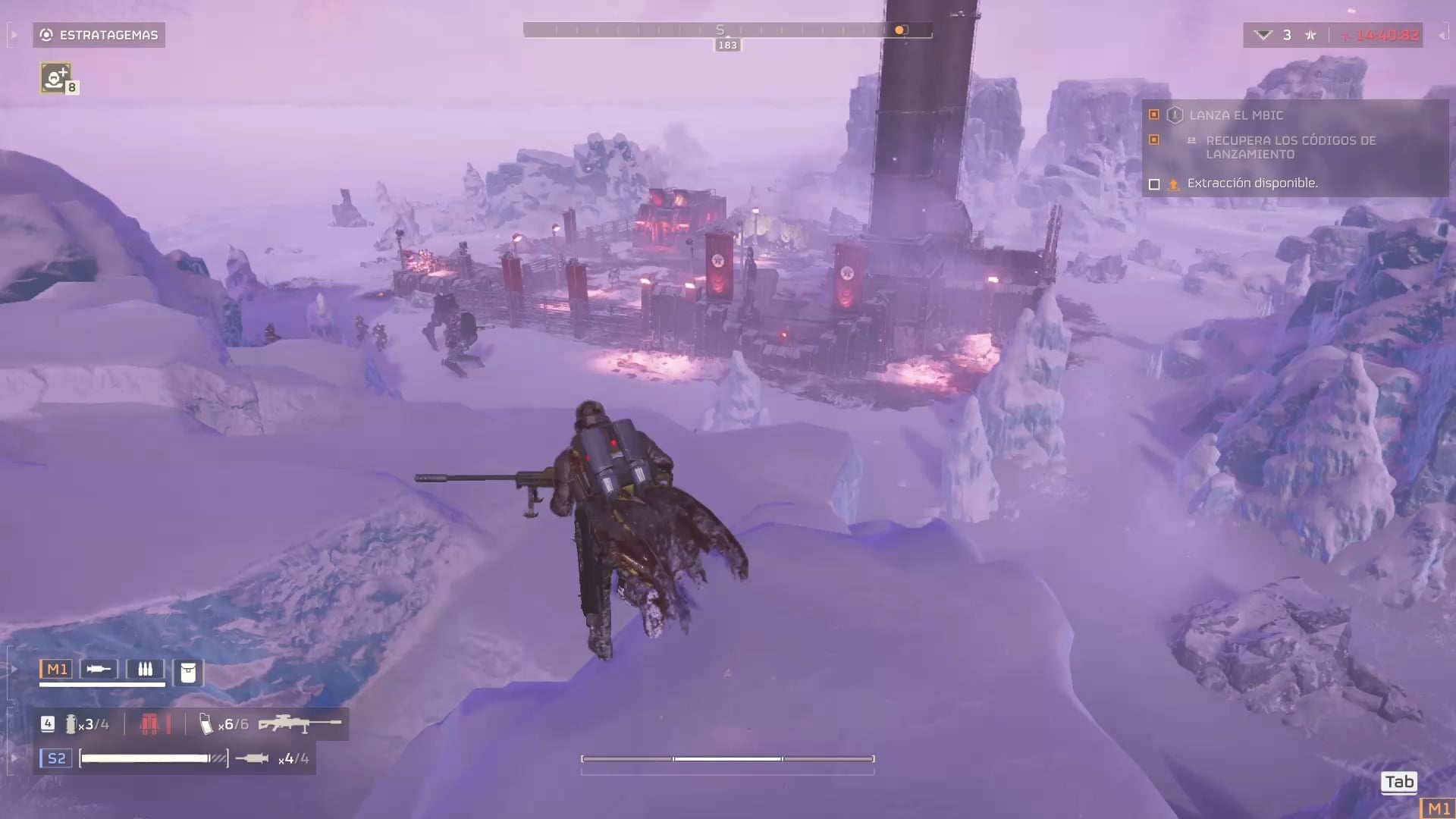Toggle the Extracción disponible checkbox

click(x=1154, y=184)
